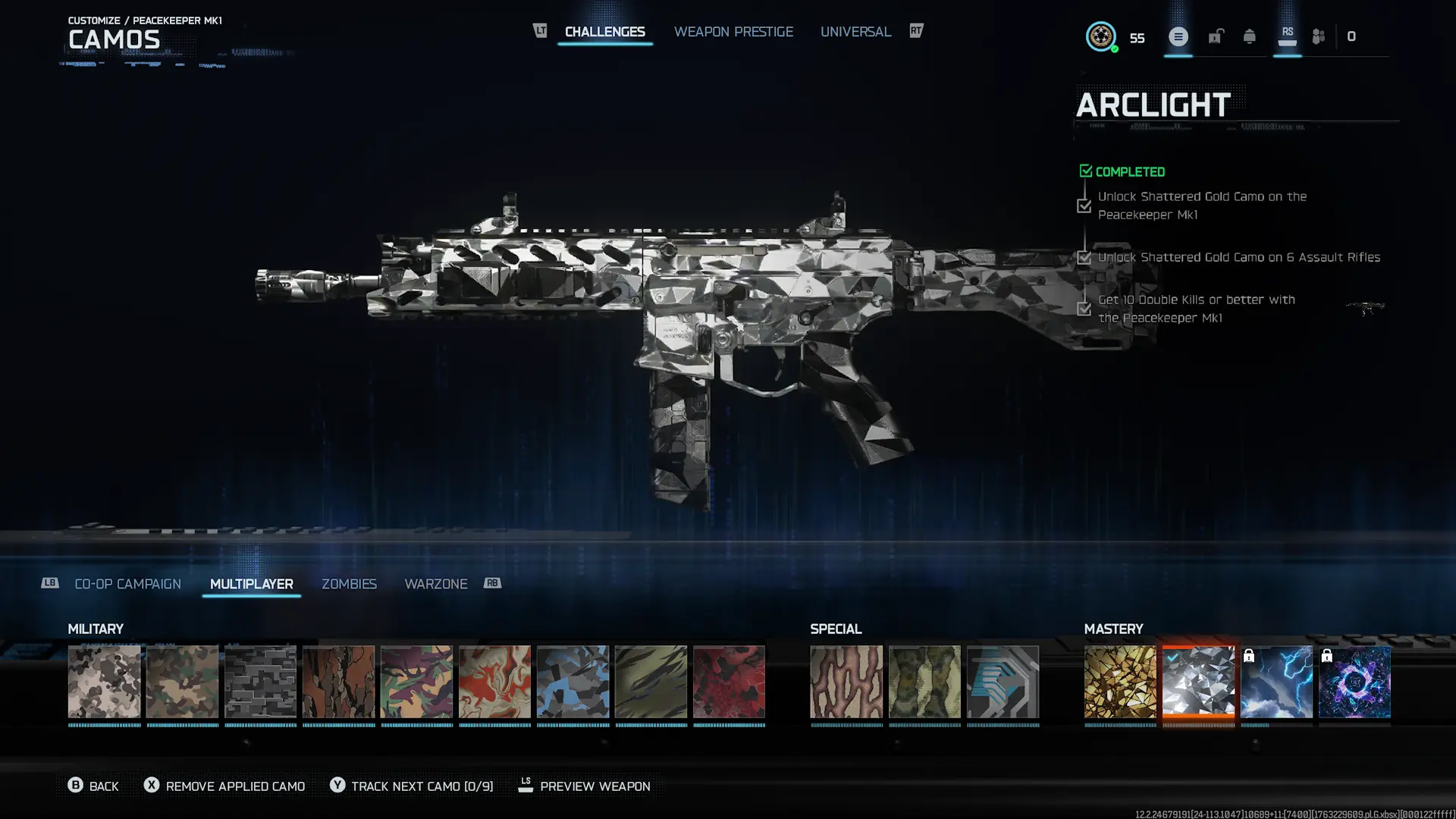Screen dimensions: 1456x819
Task: Check the Shattered Gold Peacekeeper challenge box
Action: [1084, 206]
